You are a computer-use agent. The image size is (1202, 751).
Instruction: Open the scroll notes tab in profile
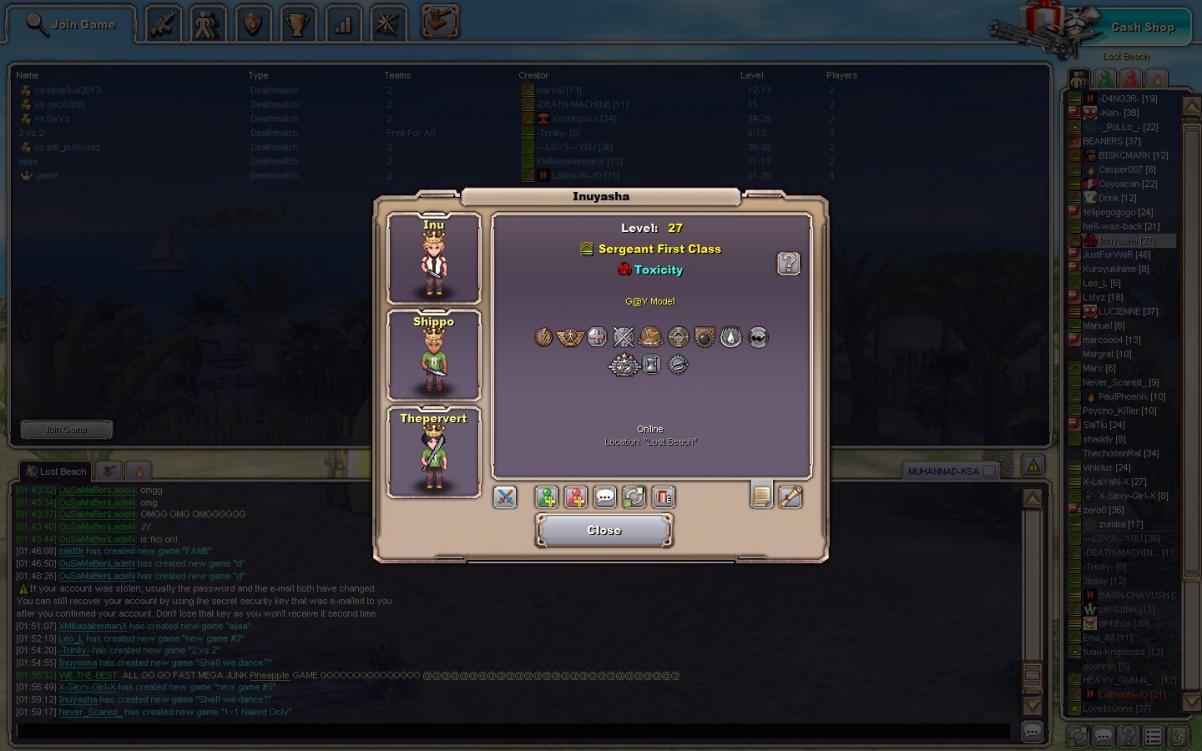[x=762, y=495]
